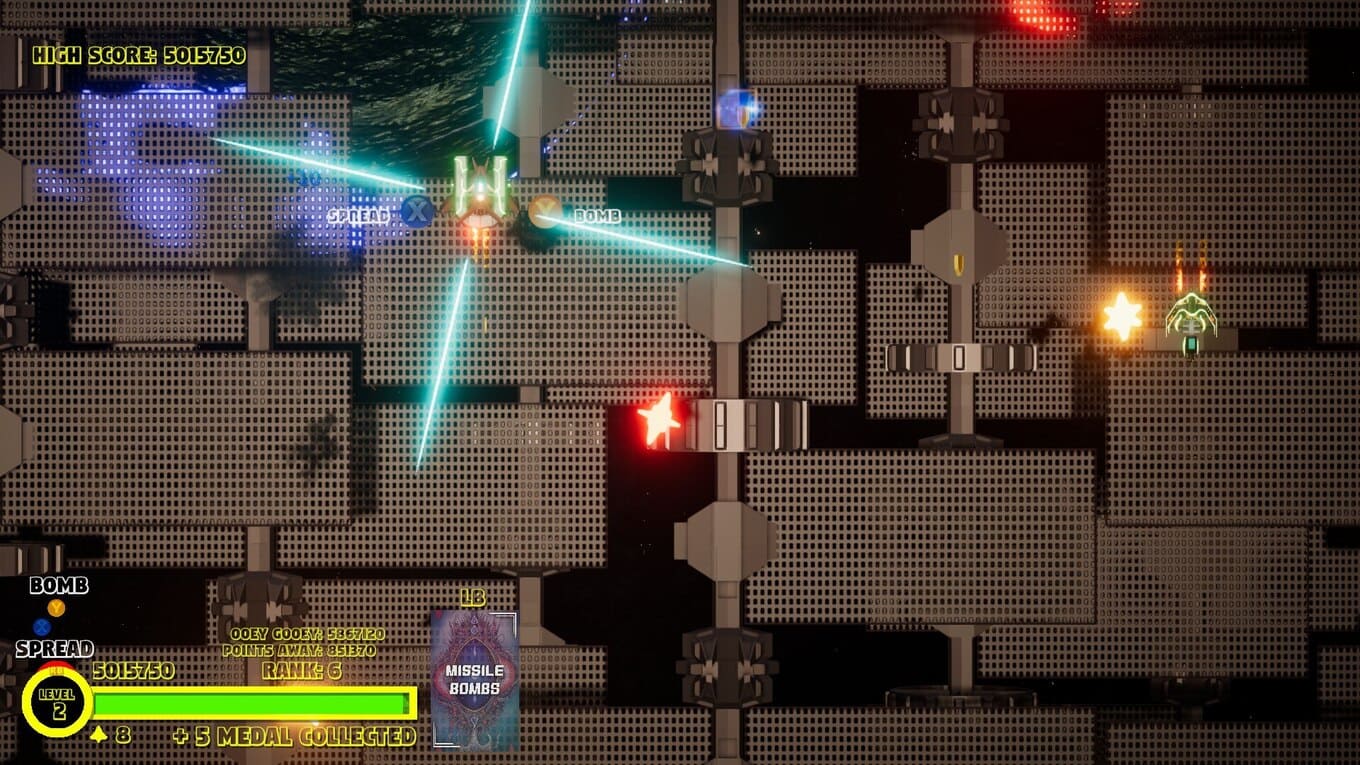Select the Missile Bombs card

474,680
